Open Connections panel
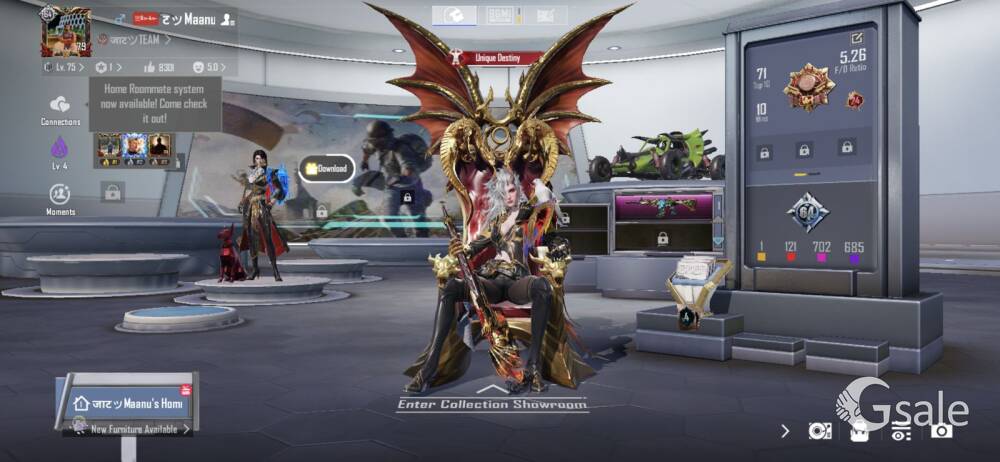Image resolution: width=1000 pixels, height=462 pixels. tap(60, 109)
